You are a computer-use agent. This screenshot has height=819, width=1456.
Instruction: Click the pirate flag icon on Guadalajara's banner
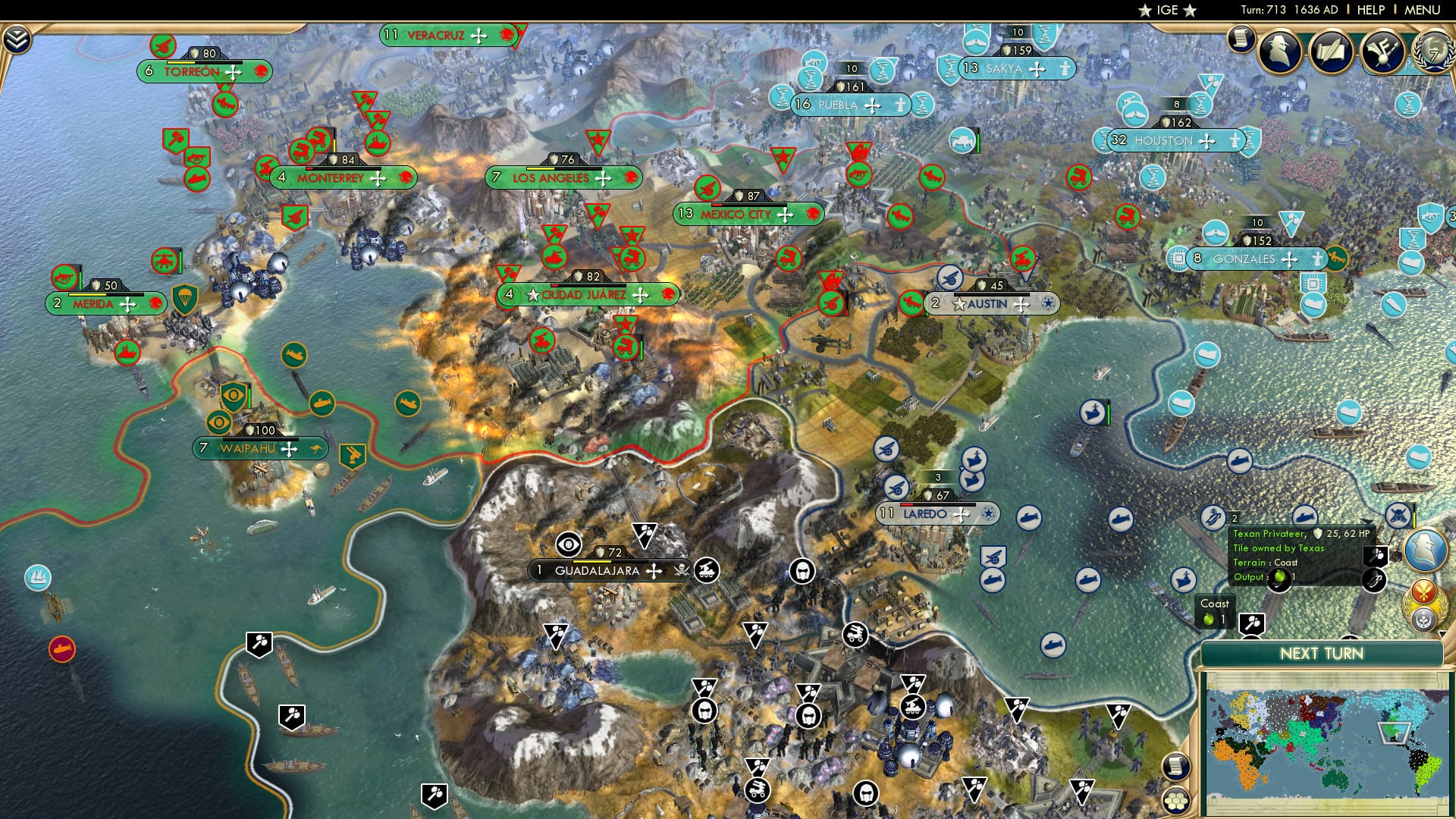pos(683,570)
